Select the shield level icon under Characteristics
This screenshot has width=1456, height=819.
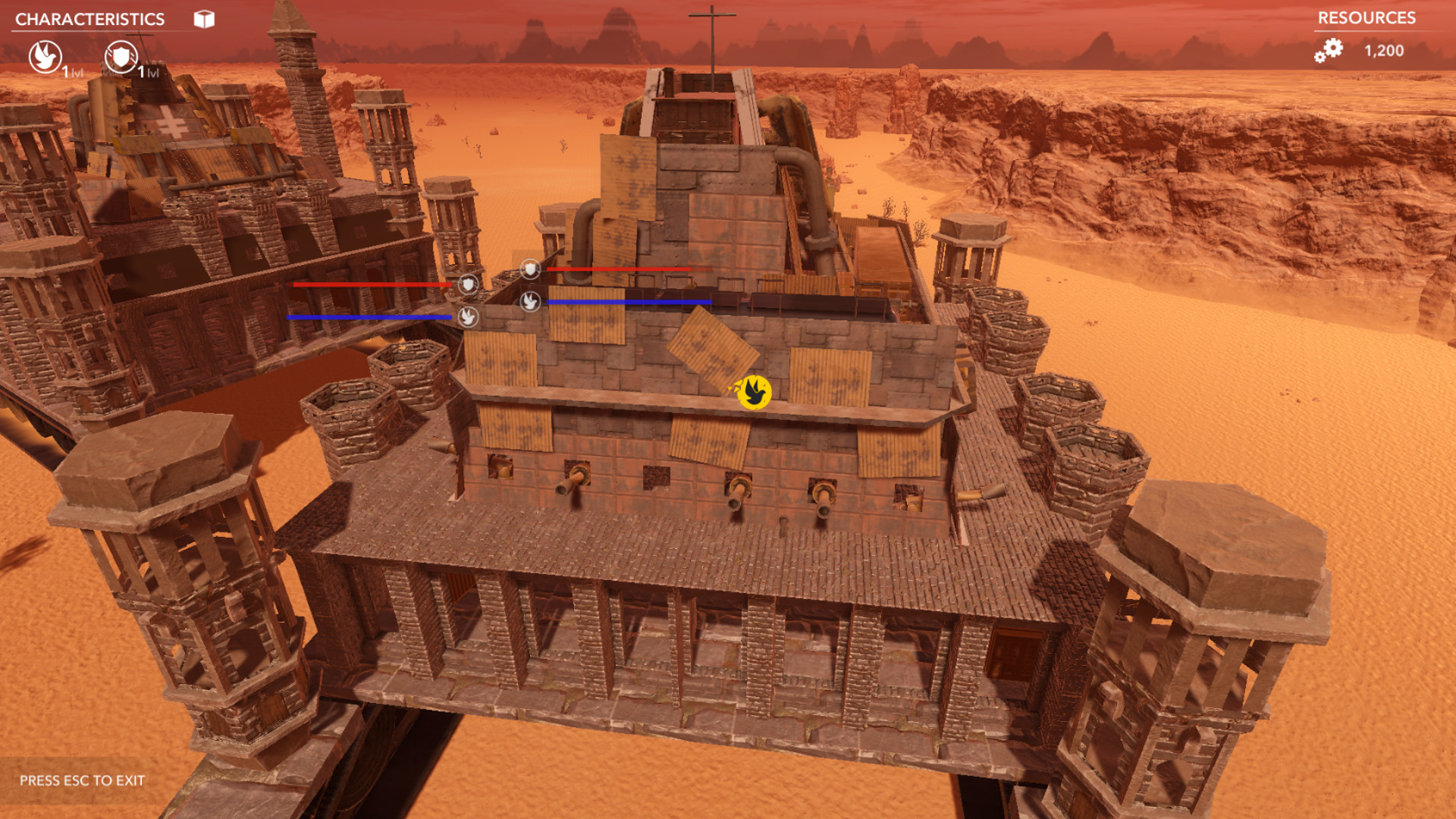tap(121, 57)
